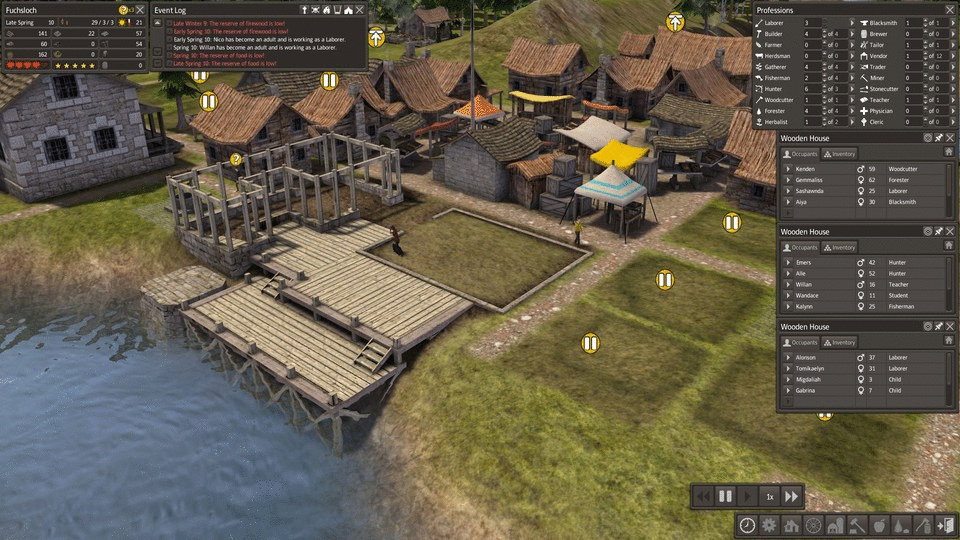The image size is (960, 540).
Task: Open the wagon wheel roads menu
Action: pos(813,525)
